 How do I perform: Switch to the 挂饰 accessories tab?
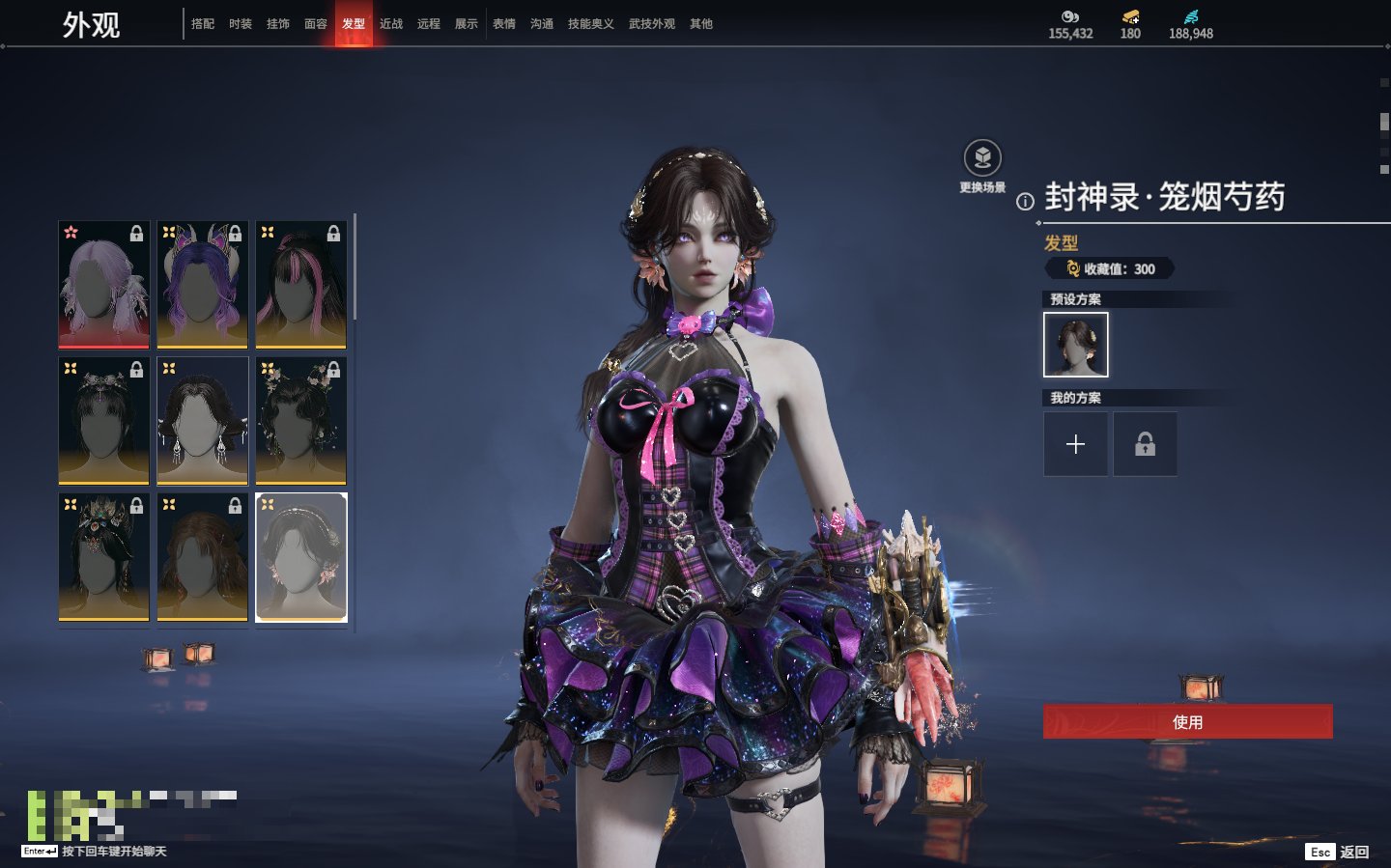pyautogui.click(x=278, y=24)
